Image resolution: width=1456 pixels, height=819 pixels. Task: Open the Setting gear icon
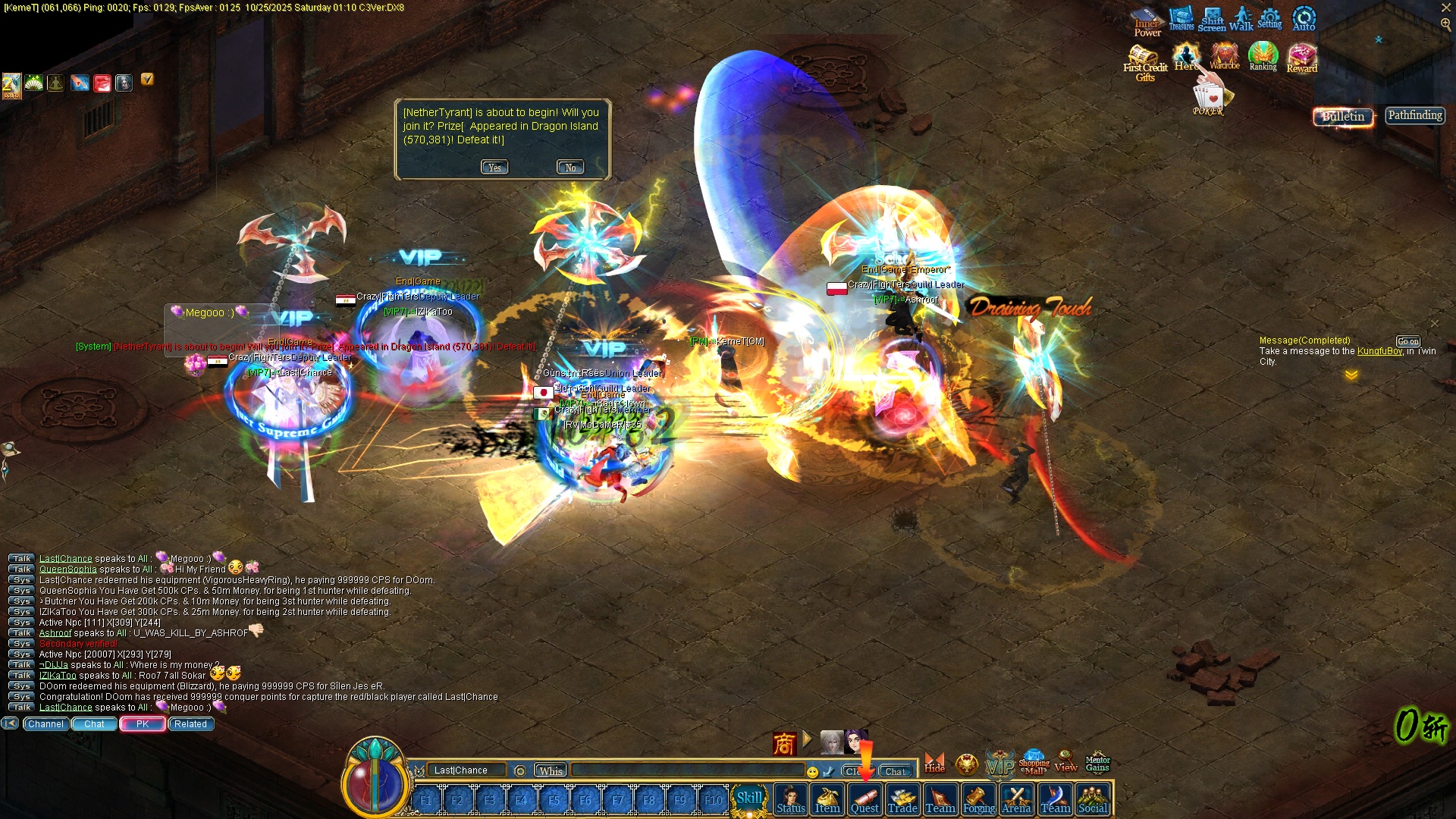coord(1269,18)
